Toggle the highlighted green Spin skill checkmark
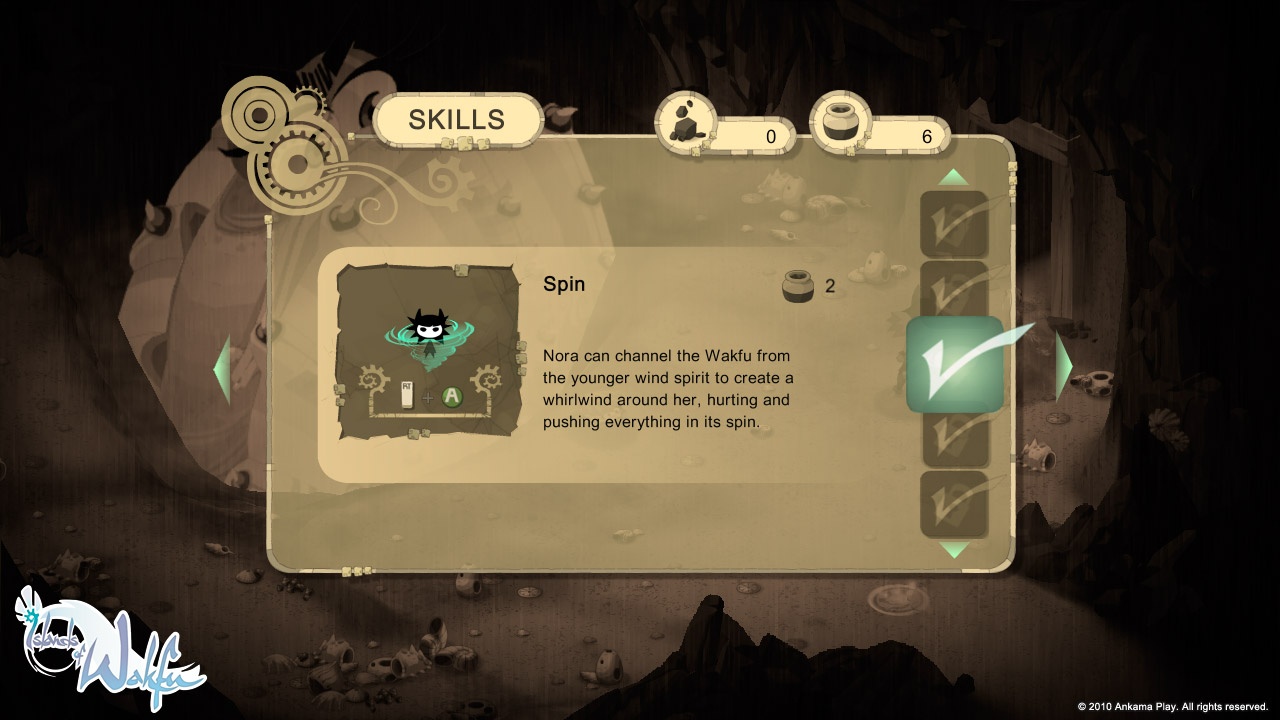This screenshot has width=1280, height=720. coord(954,365)
